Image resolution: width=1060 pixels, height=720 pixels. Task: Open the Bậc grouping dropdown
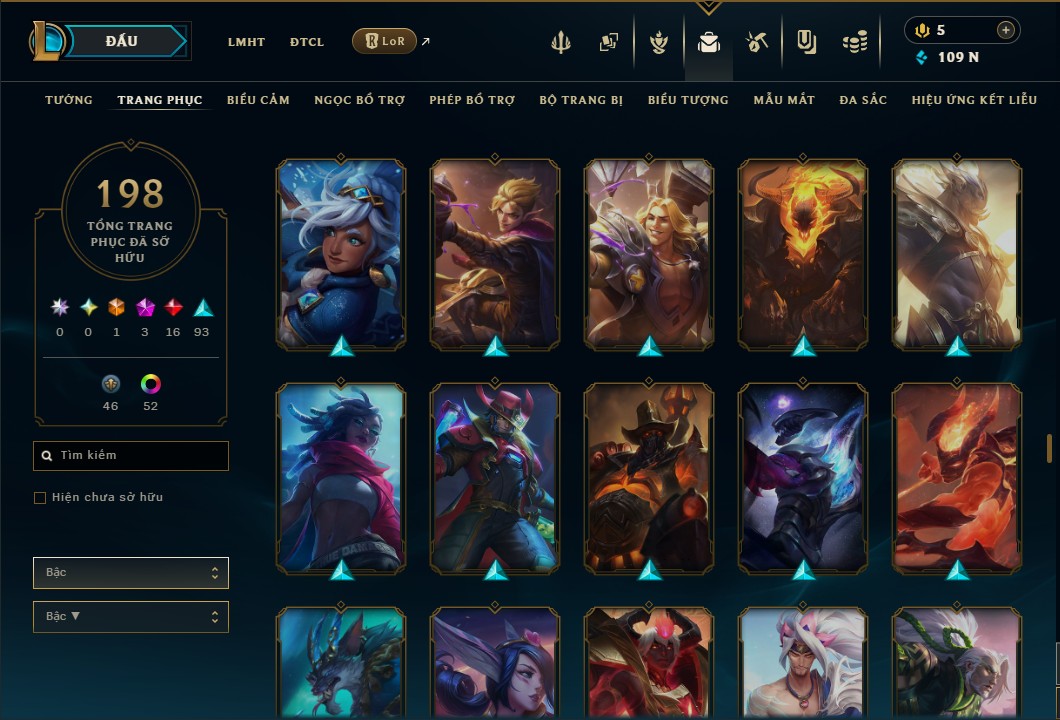[x=131, y=573]
